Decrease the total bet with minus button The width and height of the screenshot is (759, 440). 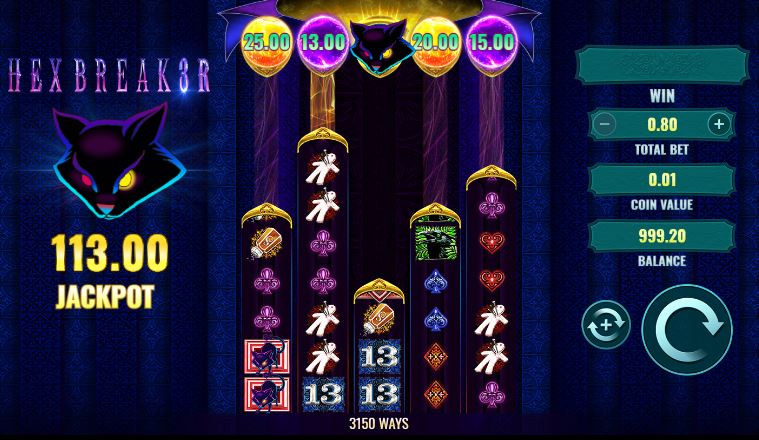(603, 124)
